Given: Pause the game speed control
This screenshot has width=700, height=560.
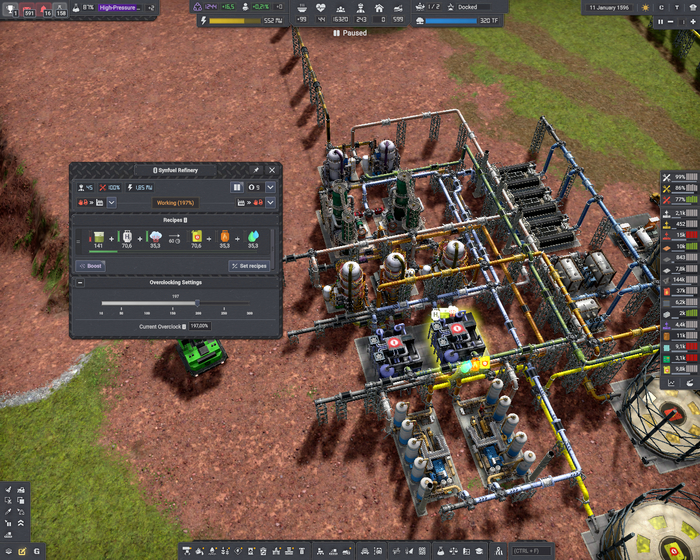Looking at the screenshot, I should point(661,21).
